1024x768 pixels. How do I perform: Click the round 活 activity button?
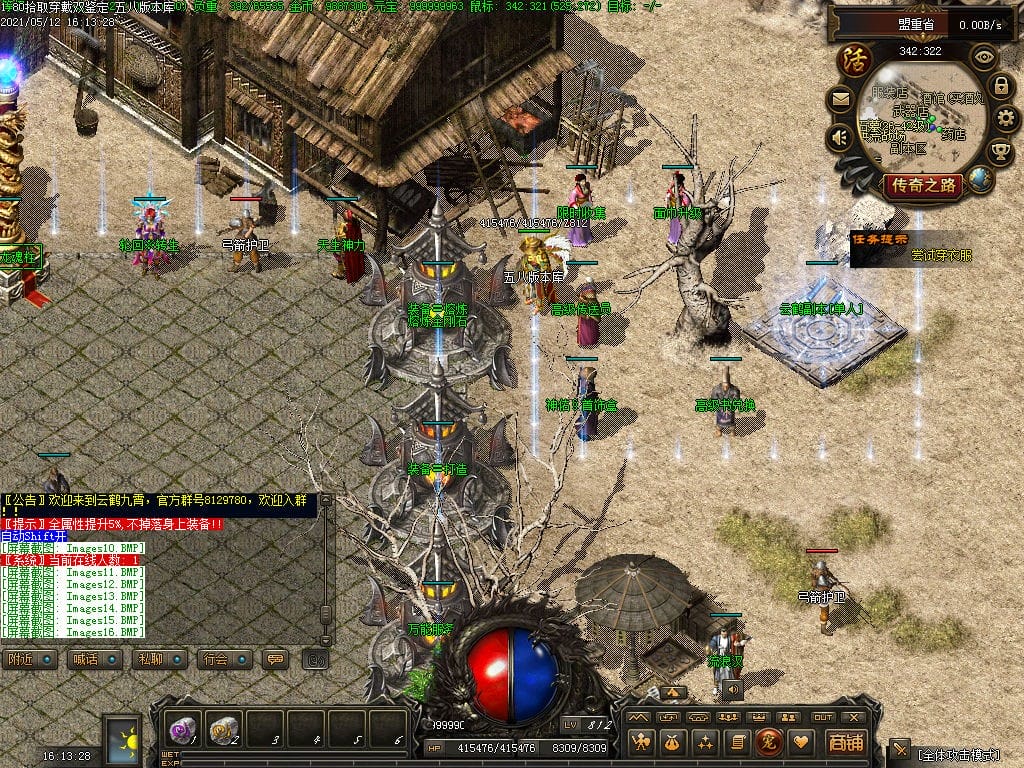point(856,58)
